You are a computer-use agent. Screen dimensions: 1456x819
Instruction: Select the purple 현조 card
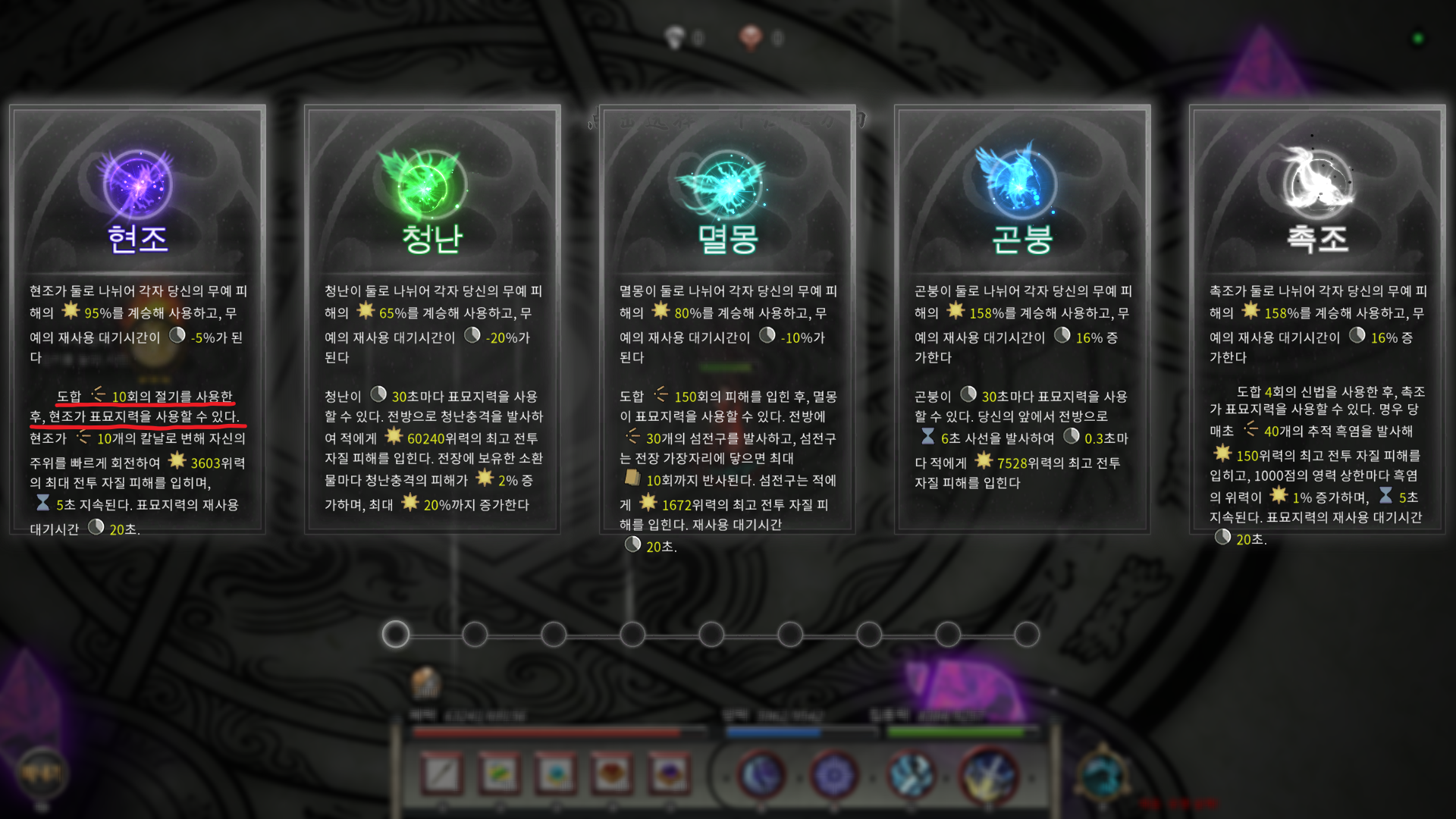pos(137,318)
